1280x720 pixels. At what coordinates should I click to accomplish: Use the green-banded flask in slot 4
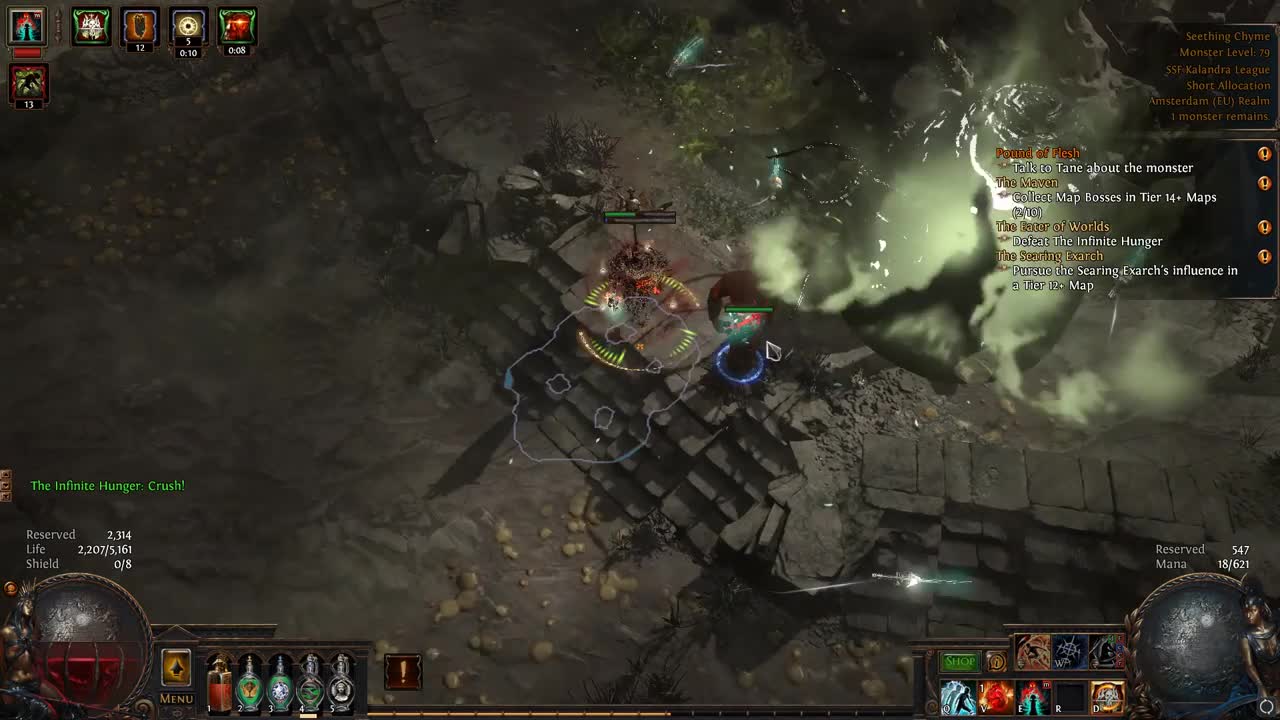pos(311,683)
